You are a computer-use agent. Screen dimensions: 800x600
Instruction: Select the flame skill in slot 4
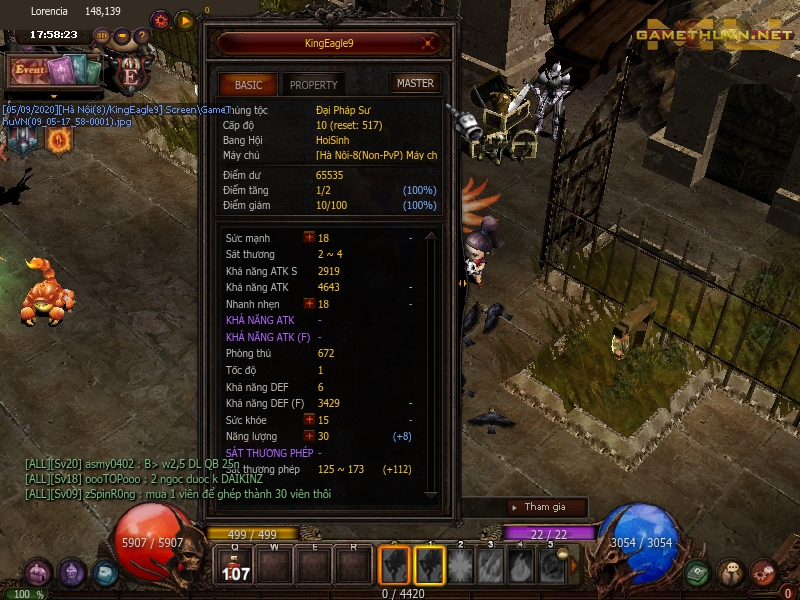click(521, 566)
